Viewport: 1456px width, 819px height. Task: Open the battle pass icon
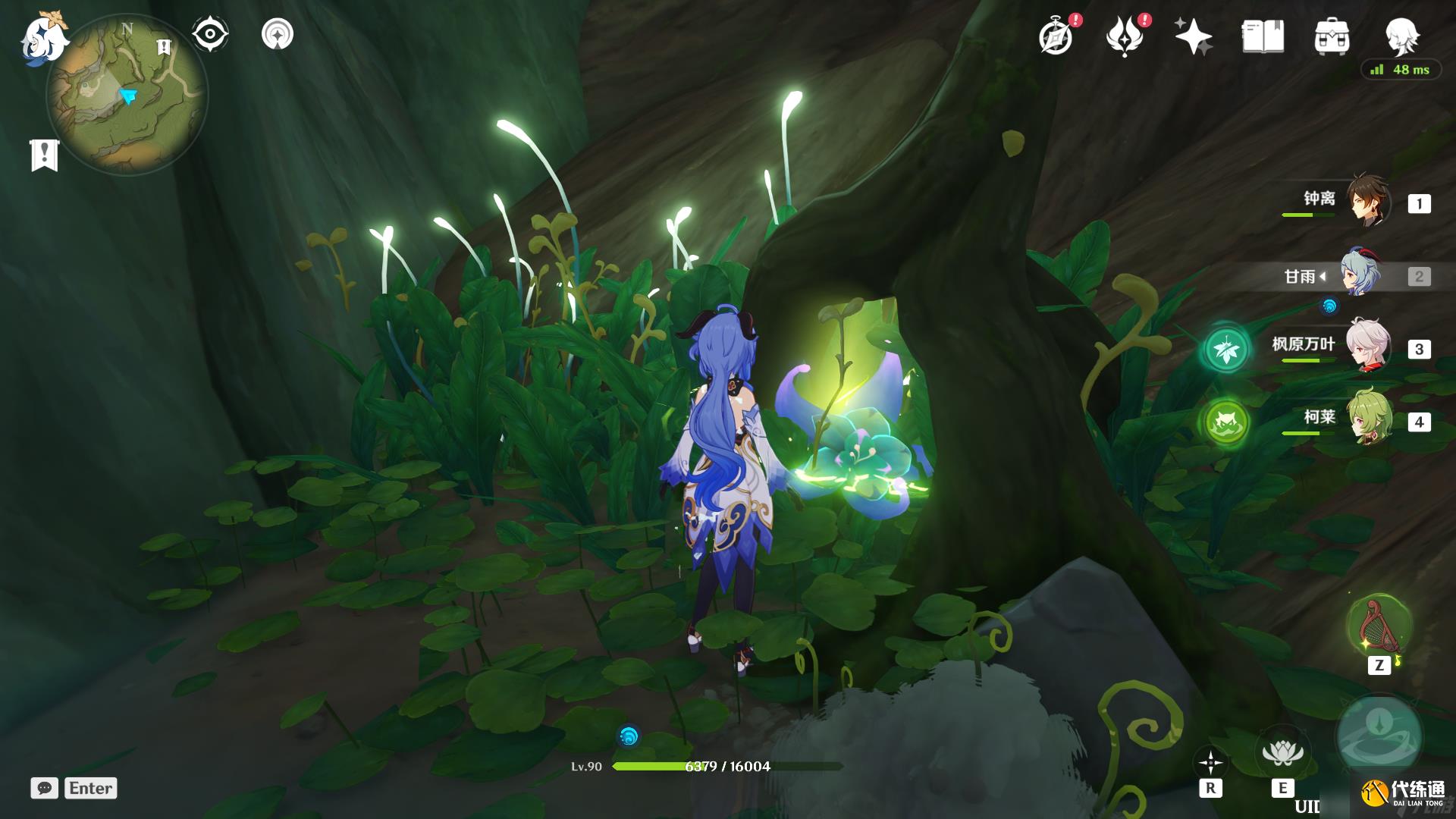click(1125, 36)
